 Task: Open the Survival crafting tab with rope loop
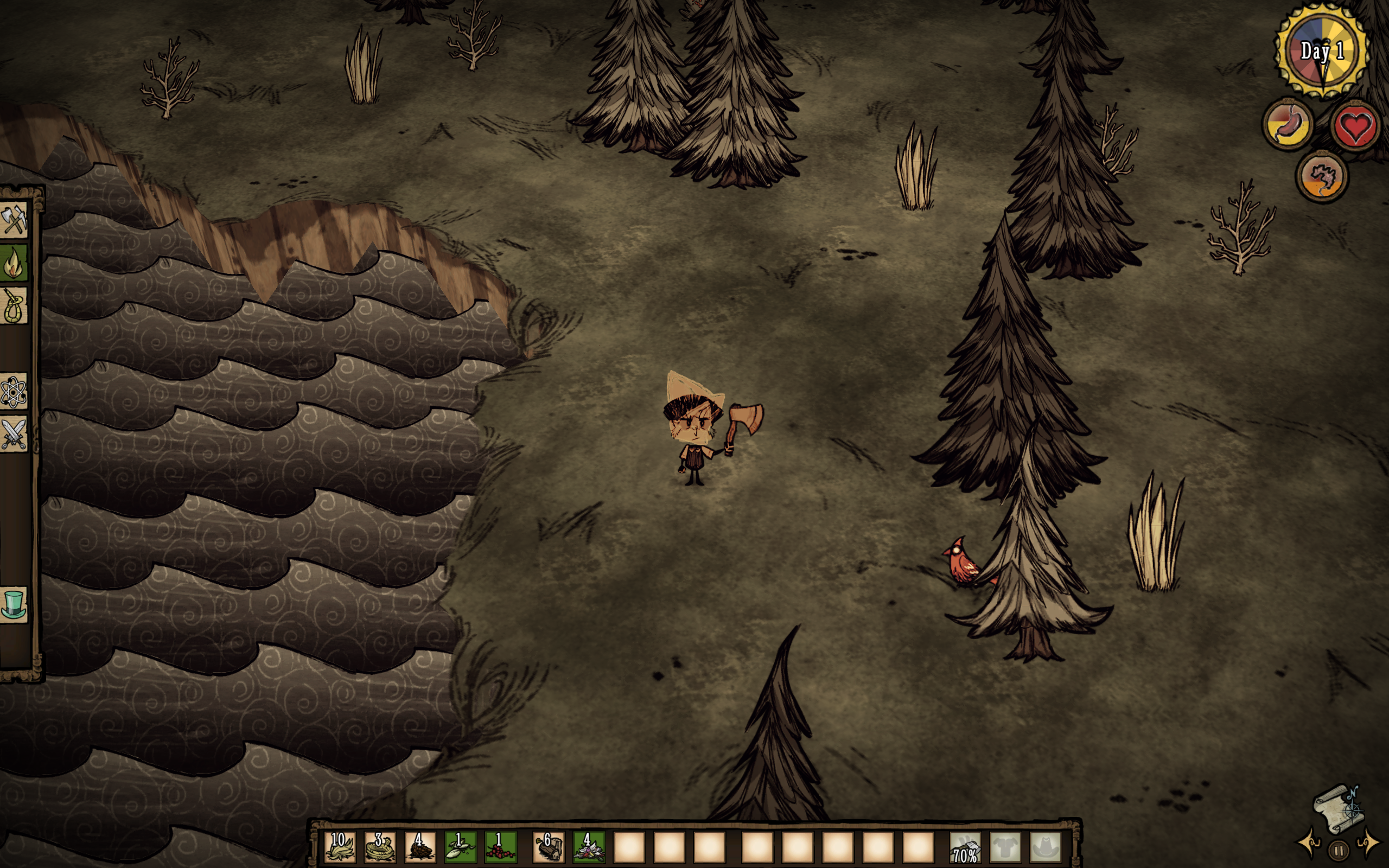[x=14, y=305]
